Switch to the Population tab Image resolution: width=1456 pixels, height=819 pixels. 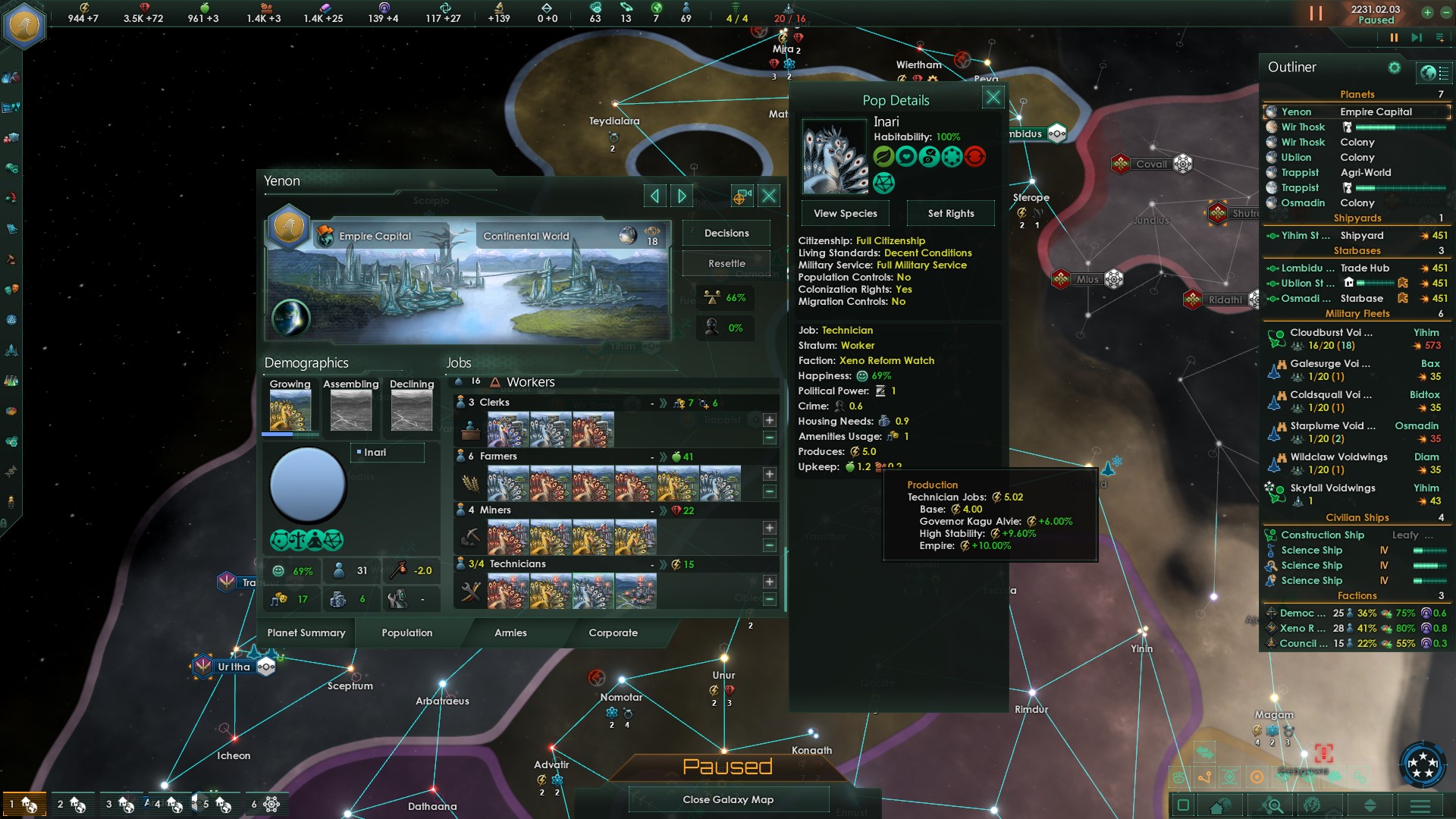(x=406, y=632)
